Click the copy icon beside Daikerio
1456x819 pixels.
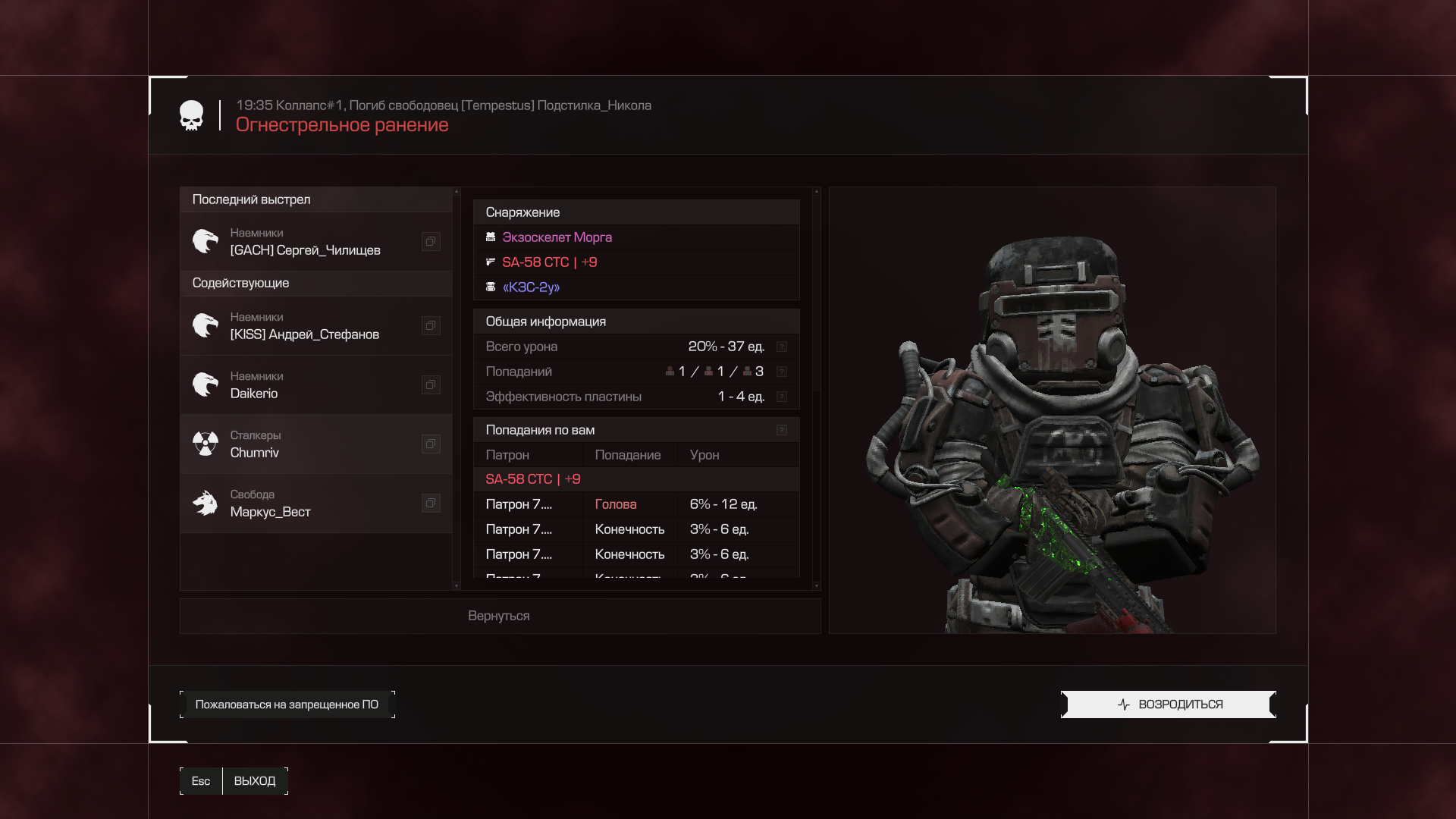pos(431,385)
